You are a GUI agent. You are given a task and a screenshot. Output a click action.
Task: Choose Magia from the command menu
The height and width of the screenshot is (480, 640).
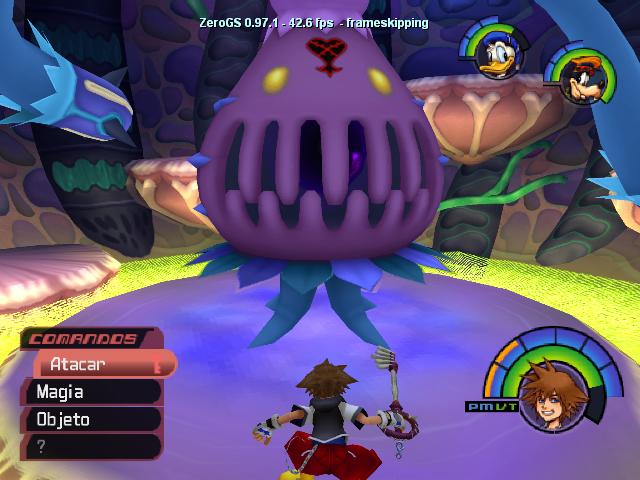click(90, 392)
